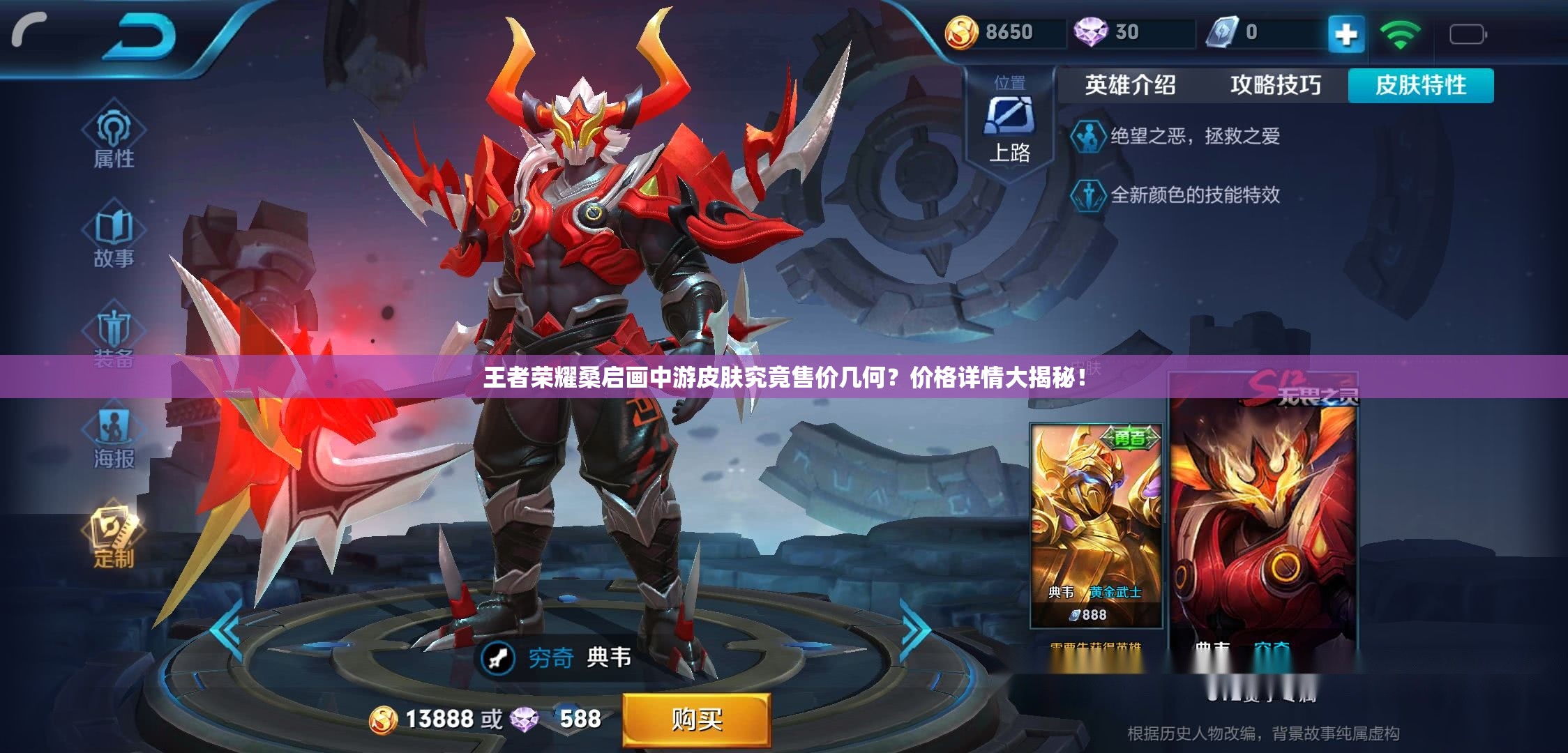The image size is (1568, 753).
Task: Open the 属性 (Attributes) panel
Action: tap(115, 136)
